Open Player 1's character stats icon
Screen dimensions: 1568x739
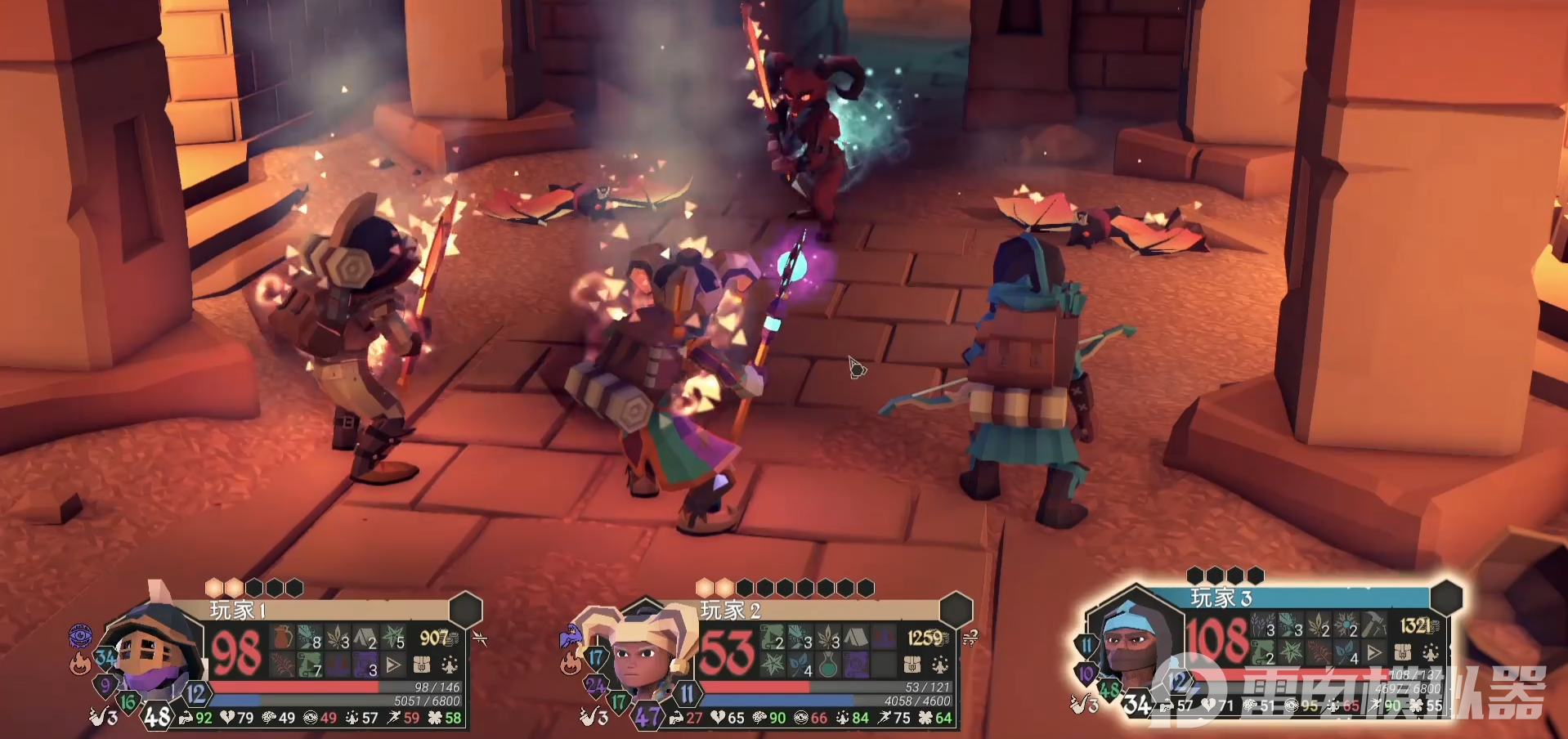[x=449, y=665]
